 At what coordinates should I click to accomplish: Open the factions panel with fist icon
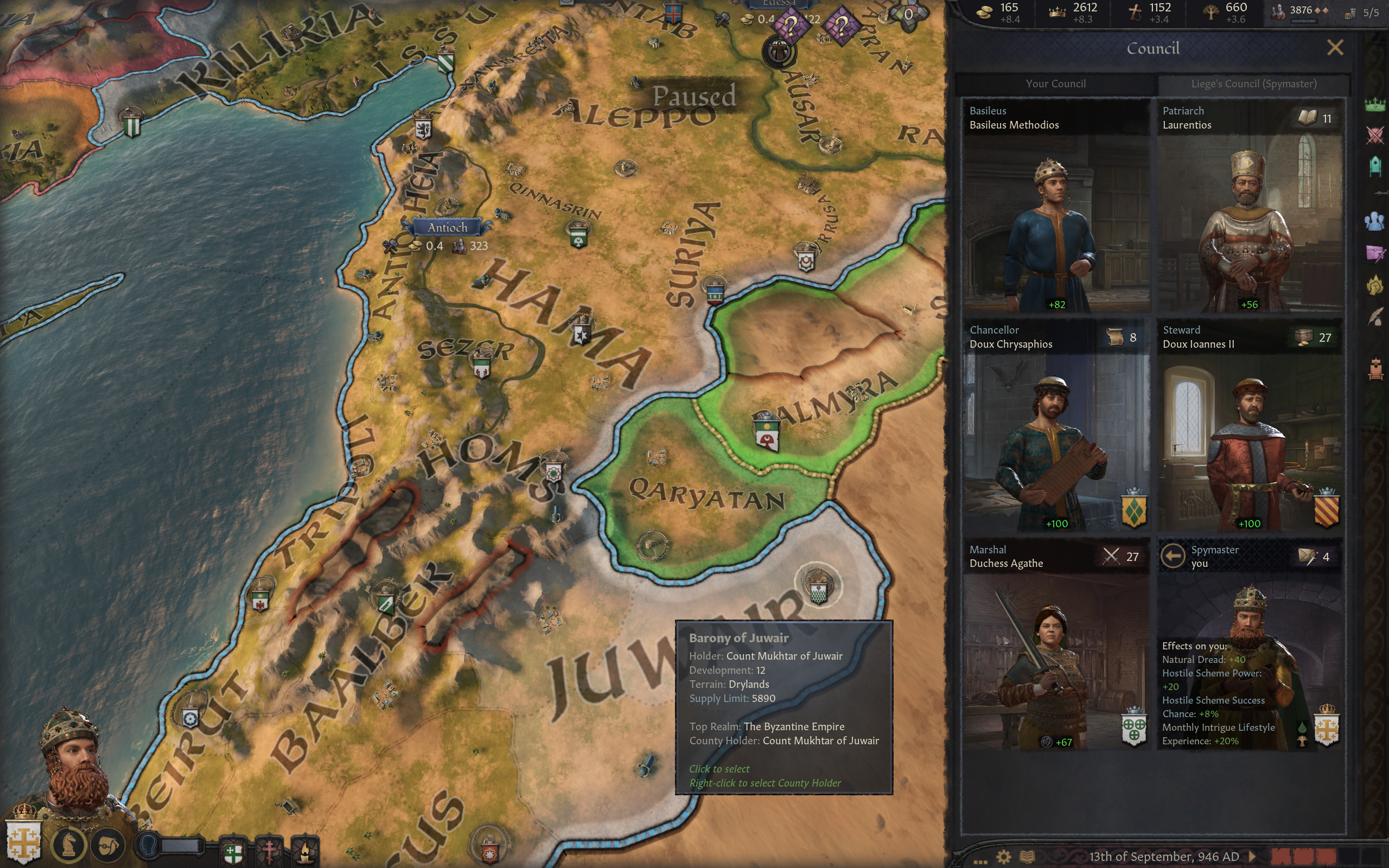pos(1375,285)
